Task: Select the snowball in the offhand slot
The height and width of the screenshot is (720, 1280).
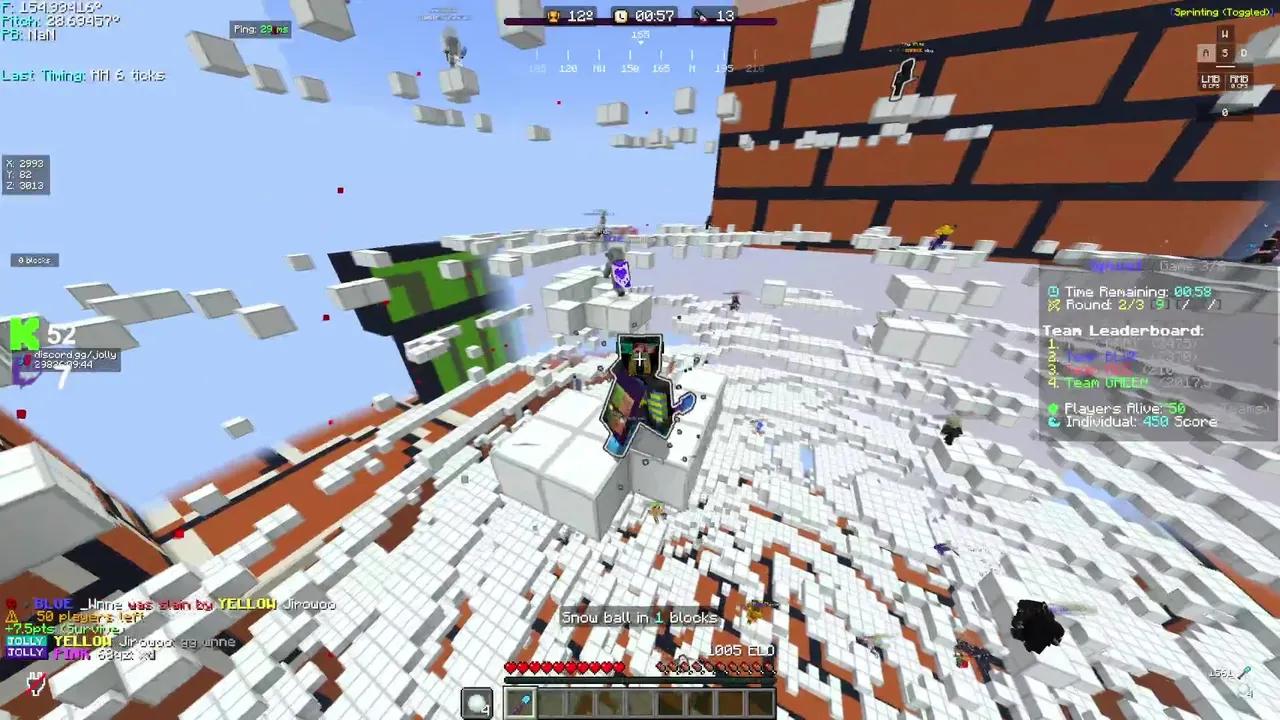Action: [476, 703]
